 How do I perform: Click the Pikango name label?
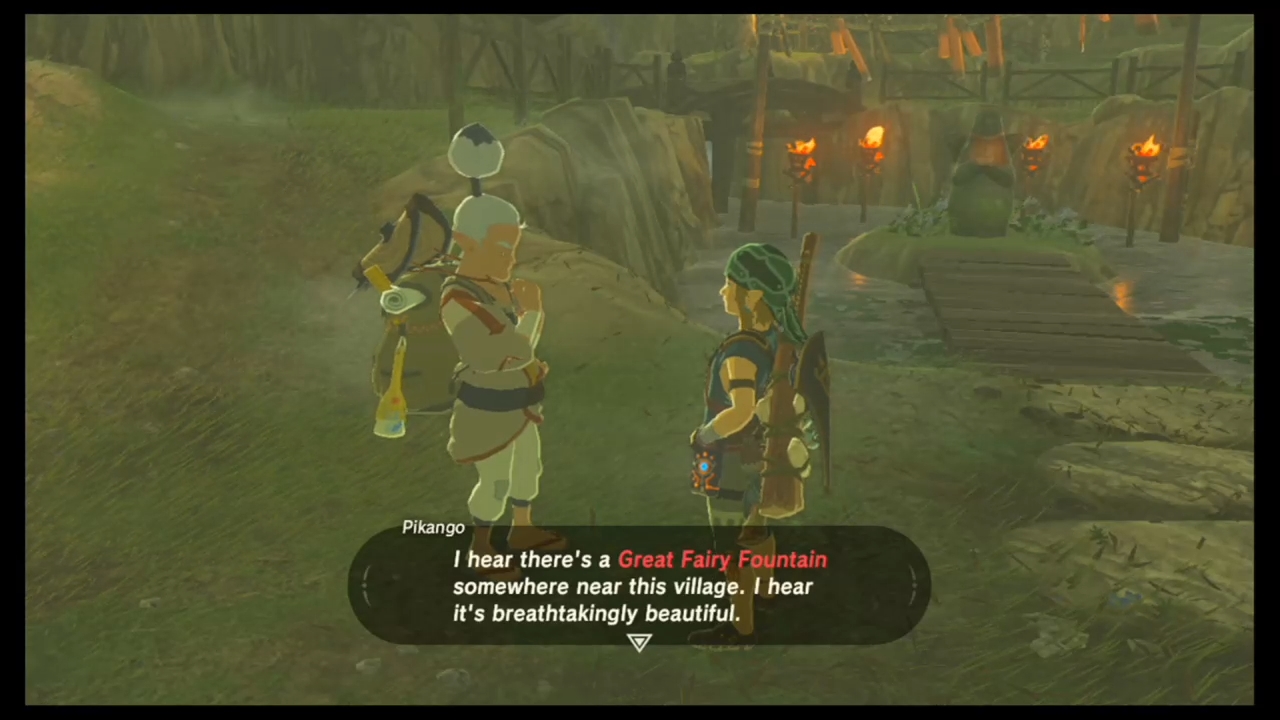(x=433, y=527)
